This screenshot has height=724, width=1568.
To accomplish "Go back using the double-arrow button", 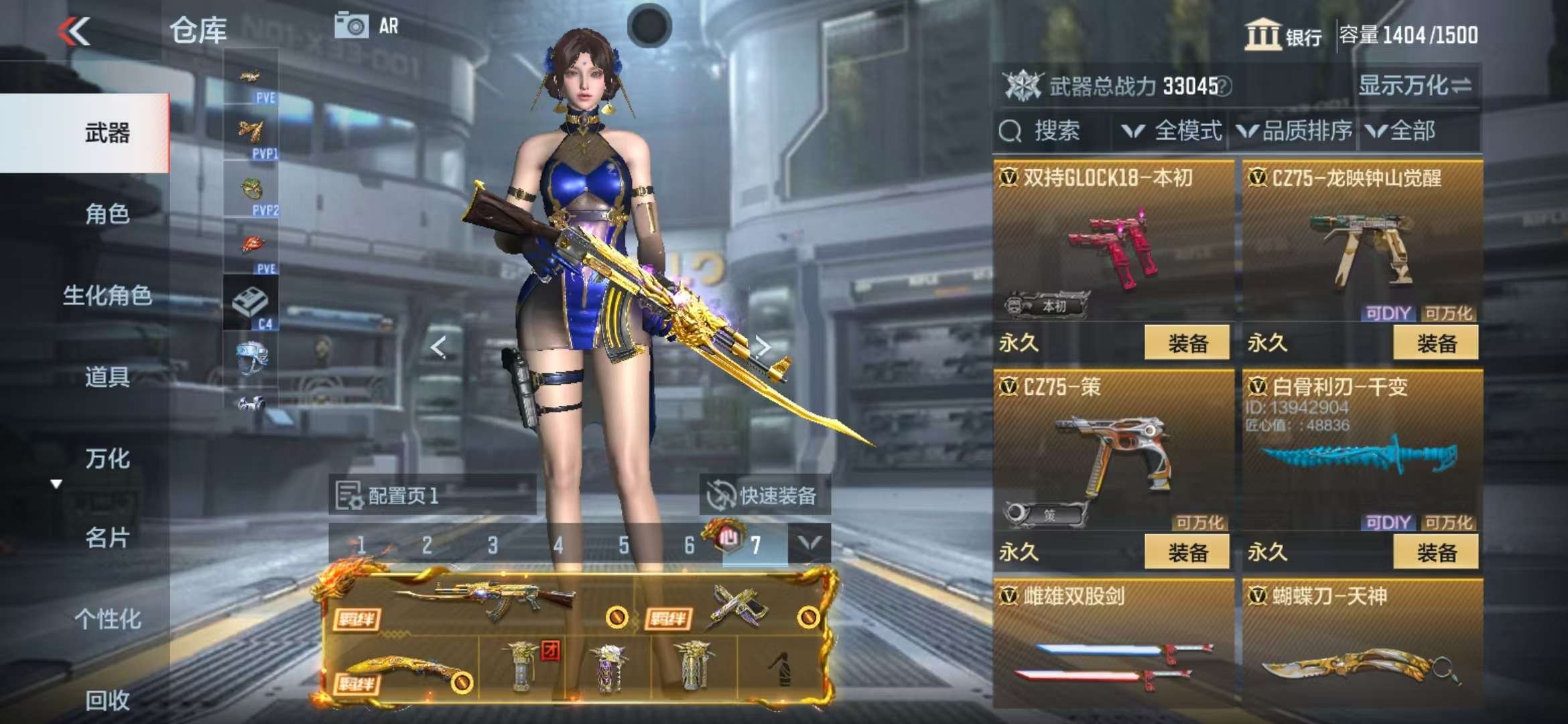I will [x=74, y=31].
